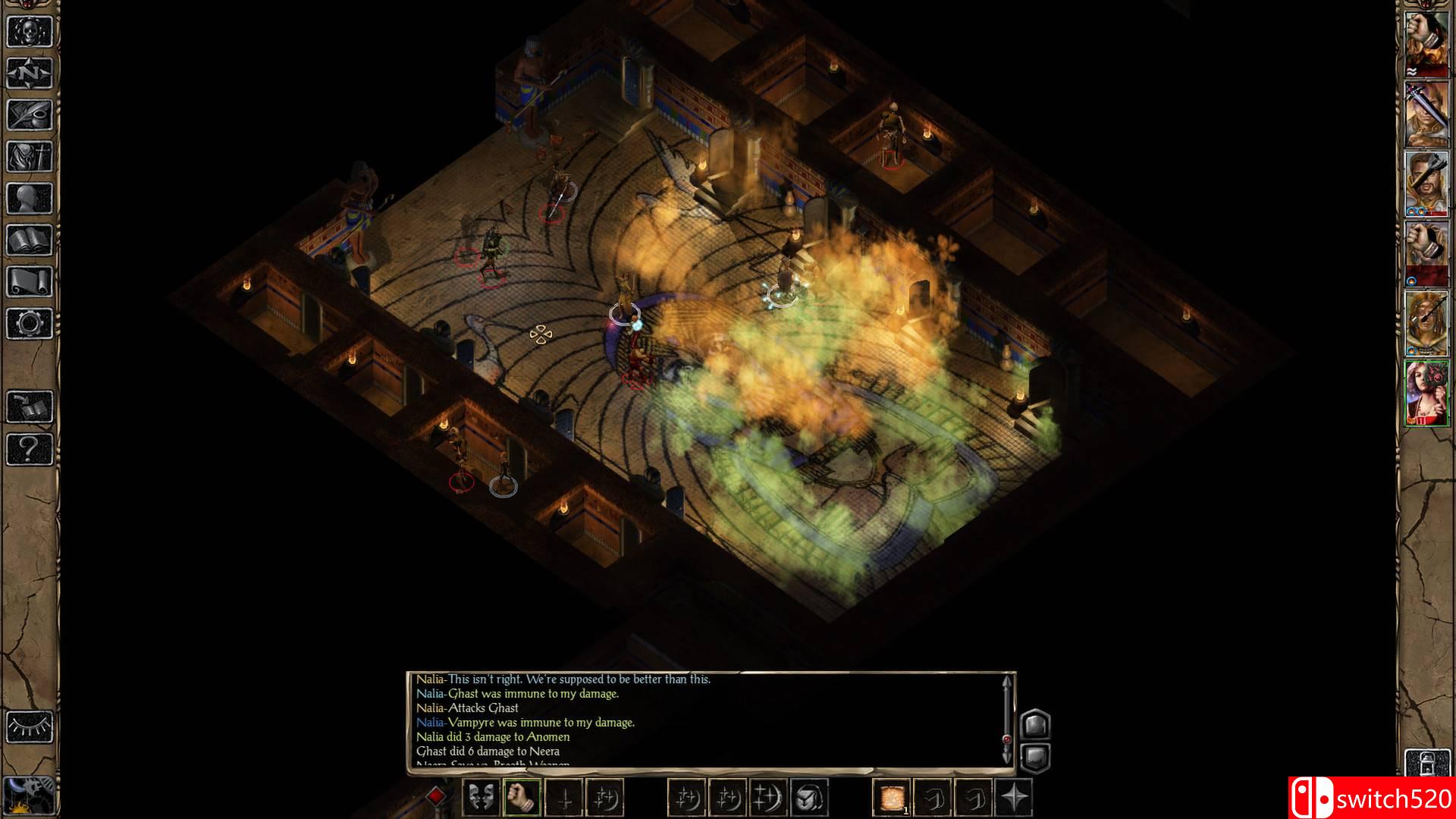The height and width of the screenshot is (819, 1456).
Task: Open the area map compass icon
Action: coord(30,74)
